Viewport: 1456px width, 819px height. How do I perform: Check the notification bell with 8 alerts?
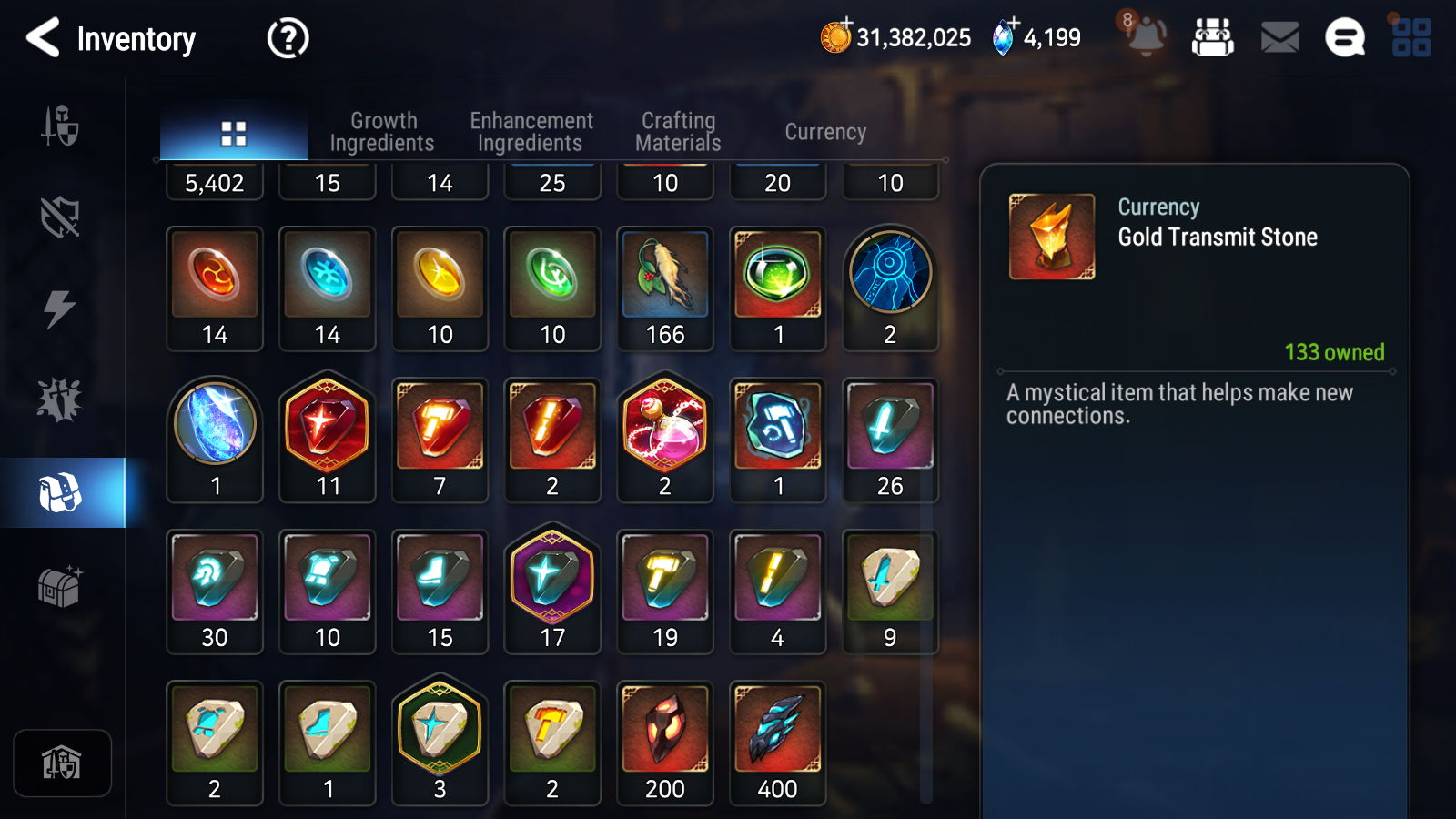[x=1146, y=37]
